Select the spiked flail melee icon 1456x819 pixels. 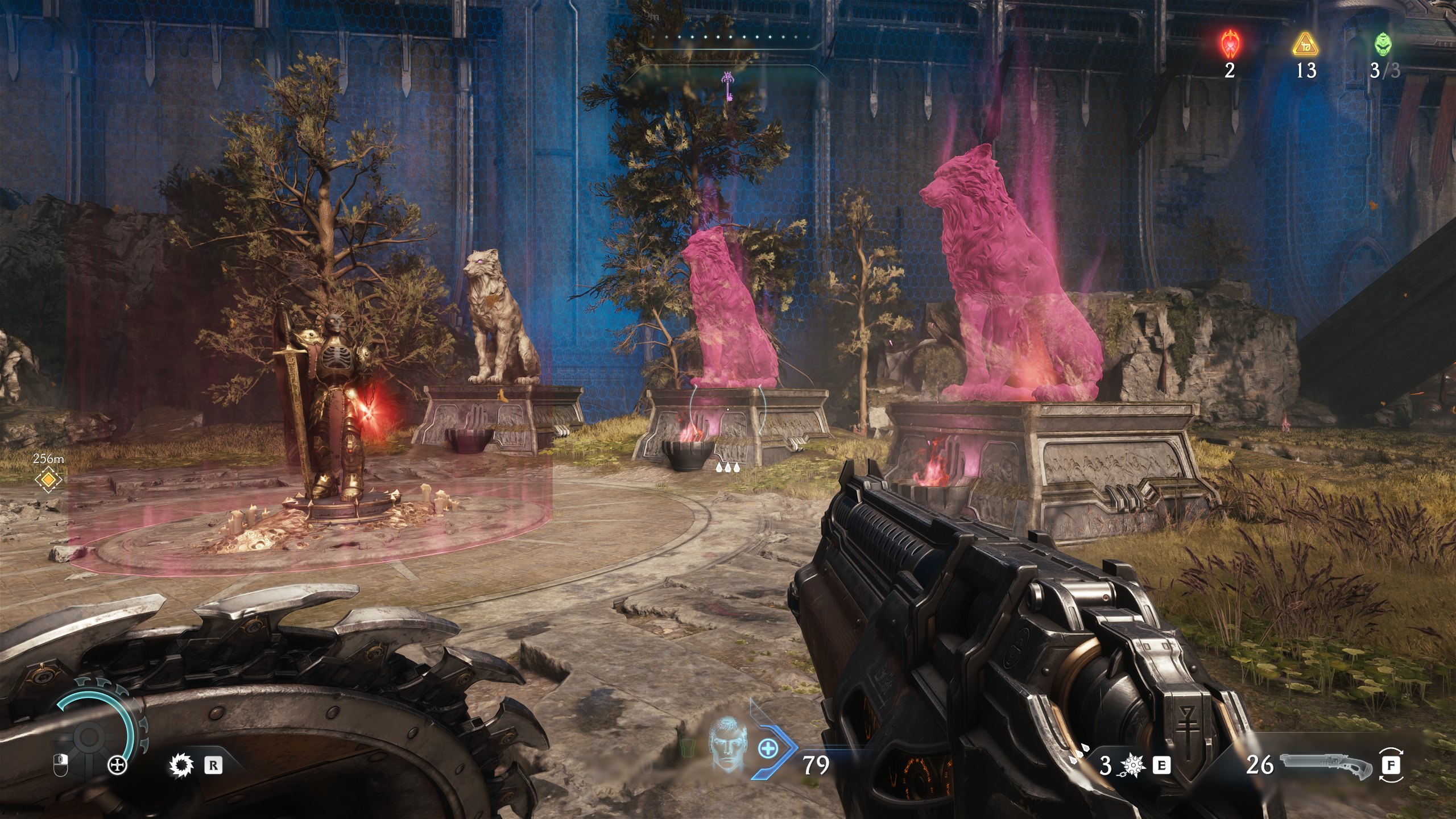click(1131, 766)
